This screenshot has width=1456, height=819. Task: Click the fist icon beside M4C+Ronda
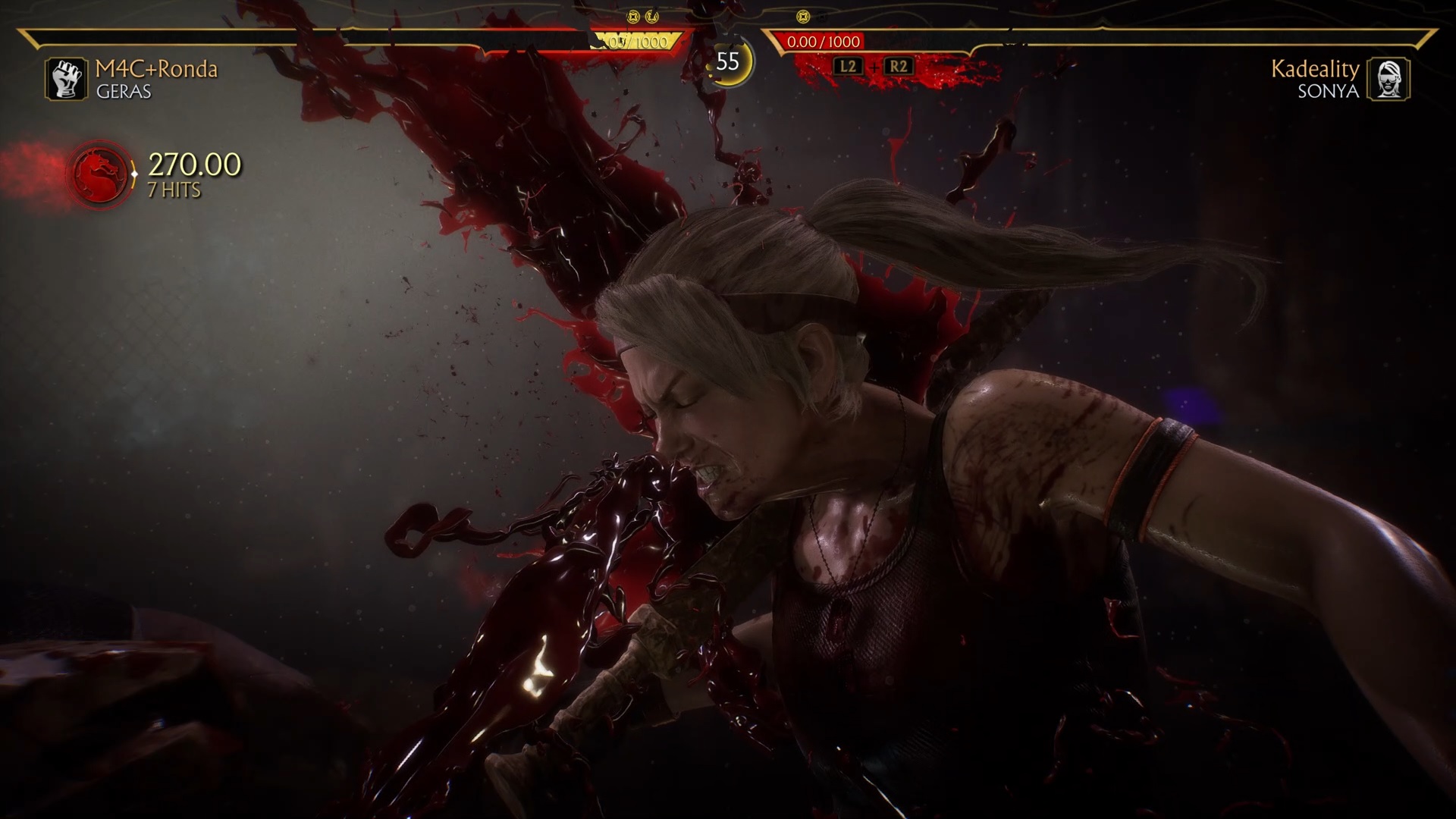pos(67,79)
